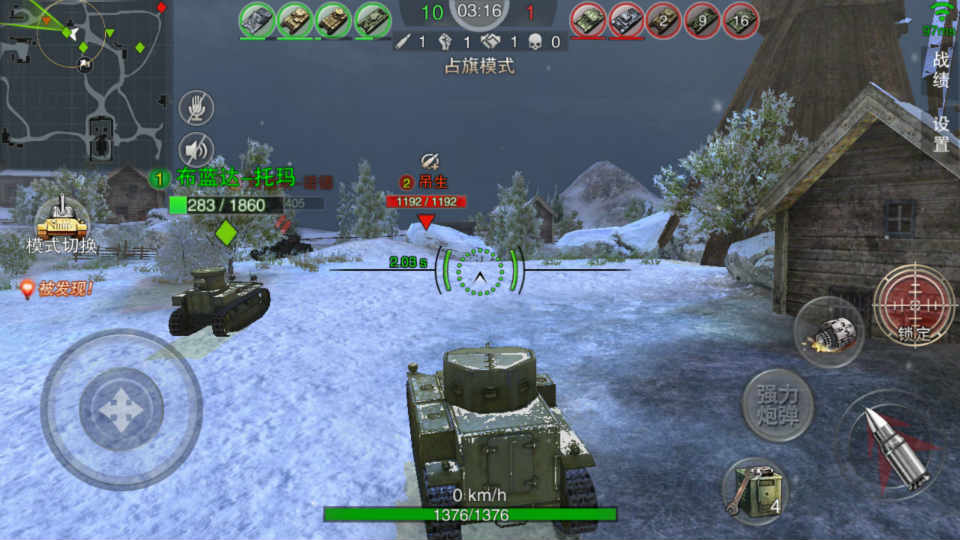Fire the main cannon shell button
This screenshot has height=540, width=960.
[893, 447]
